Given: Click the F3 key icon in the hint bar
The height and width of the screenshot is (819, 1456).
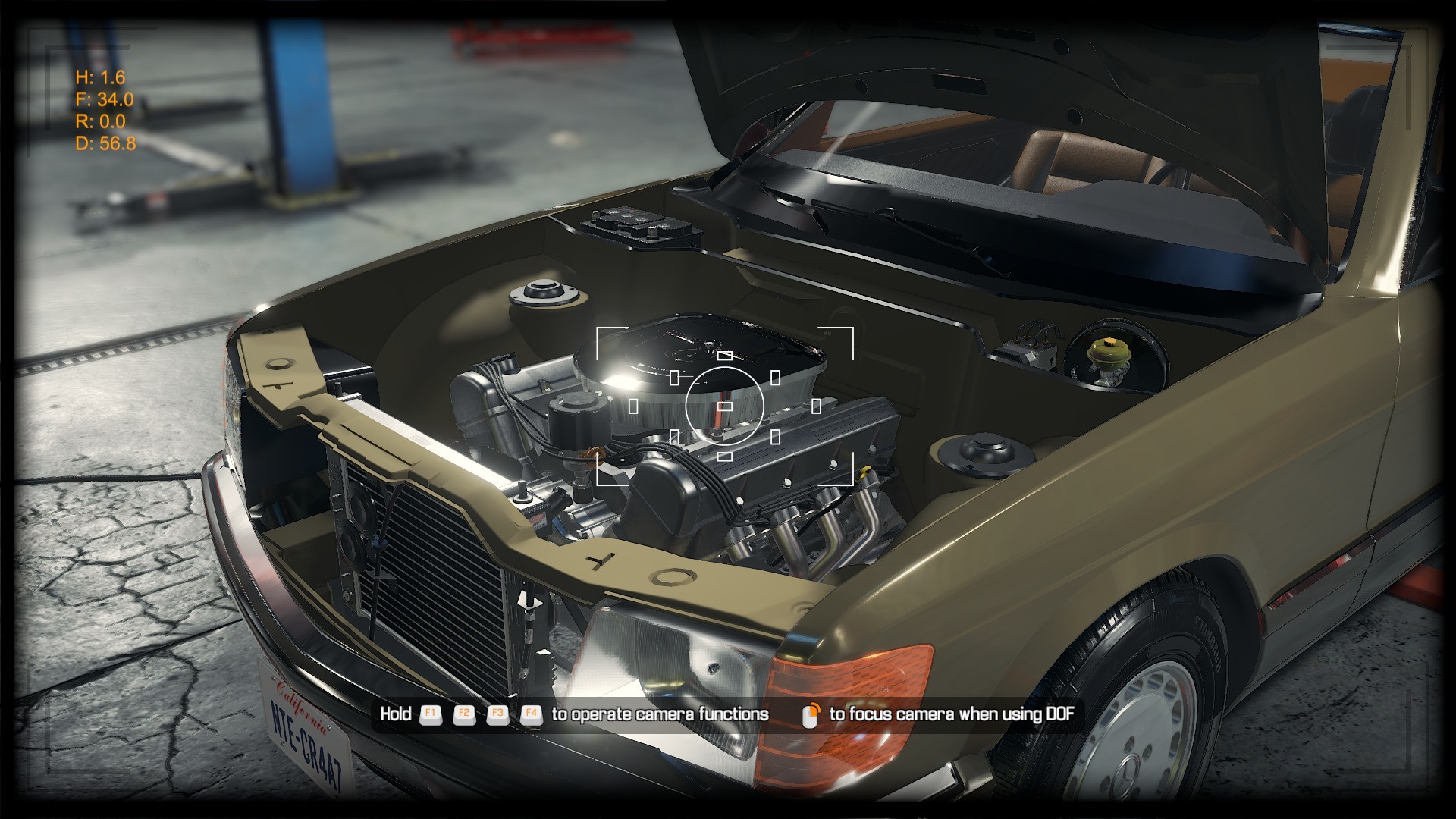Looking at the screenshot, I should 497,714.
